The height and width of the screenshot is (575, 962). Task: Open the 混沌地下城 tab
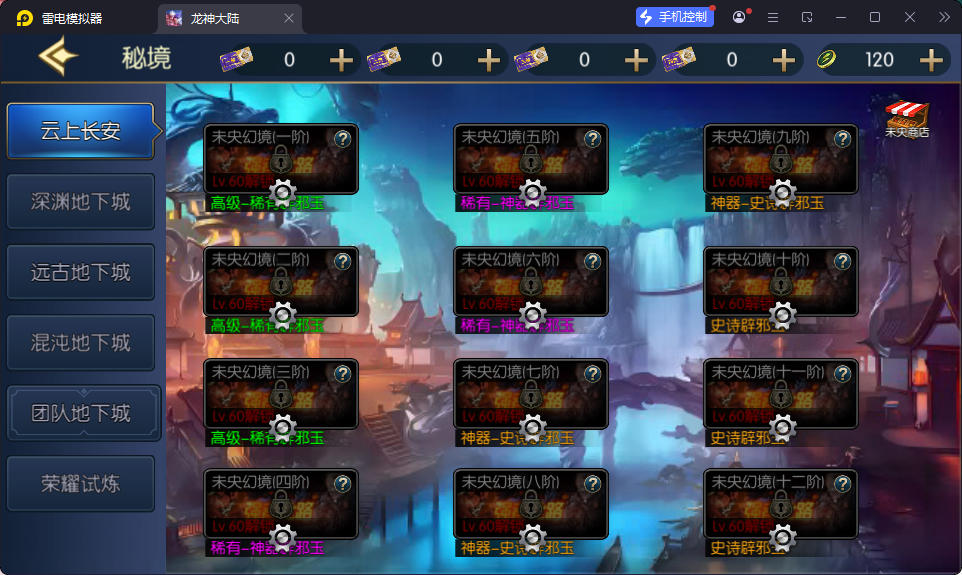[81, 343]
